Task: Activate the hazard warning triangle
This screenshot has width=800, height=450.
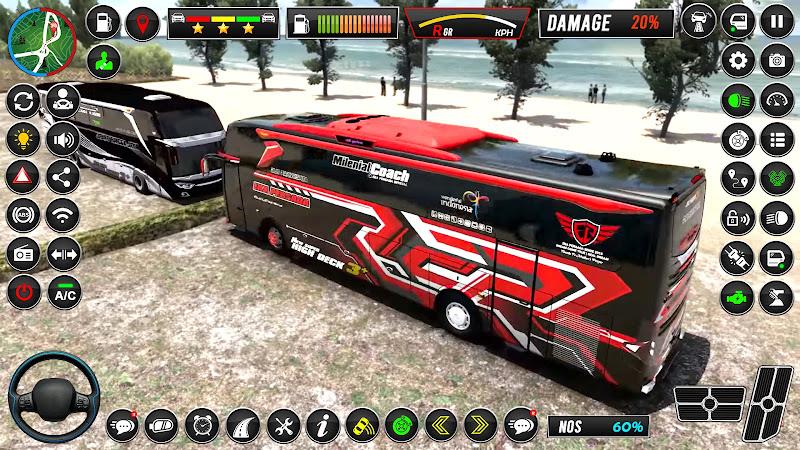Action: point(22,177)
